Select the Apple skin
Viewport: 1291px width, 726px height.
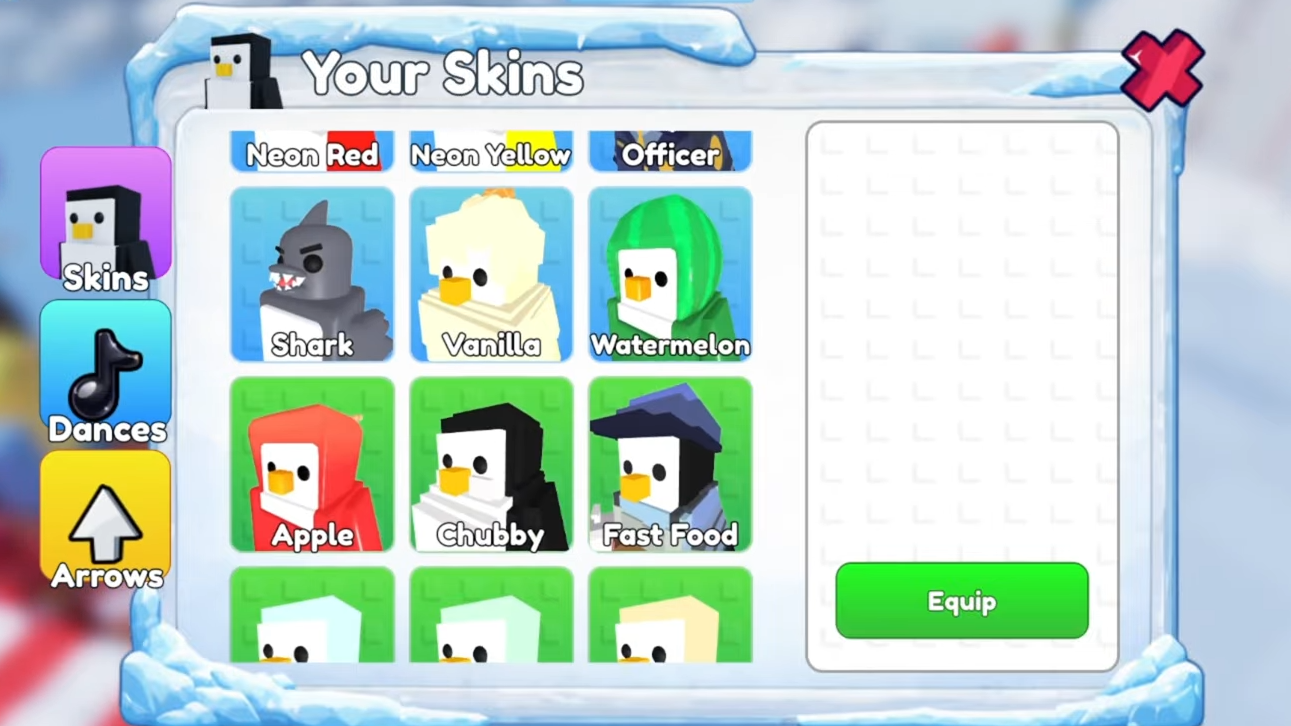tap(312, 464)
